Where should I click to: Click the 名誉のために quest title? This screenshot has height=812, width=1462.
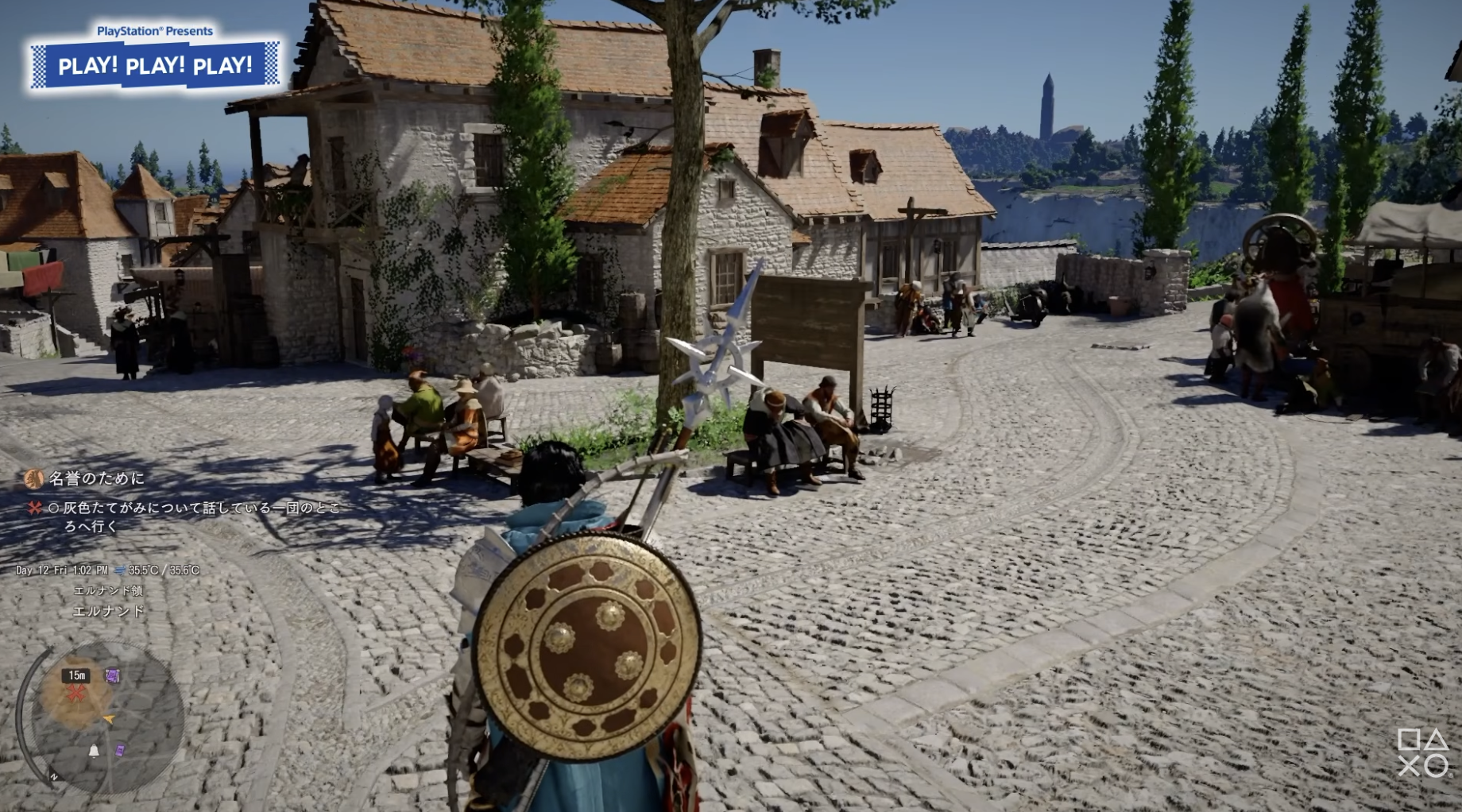pos(97,478)
